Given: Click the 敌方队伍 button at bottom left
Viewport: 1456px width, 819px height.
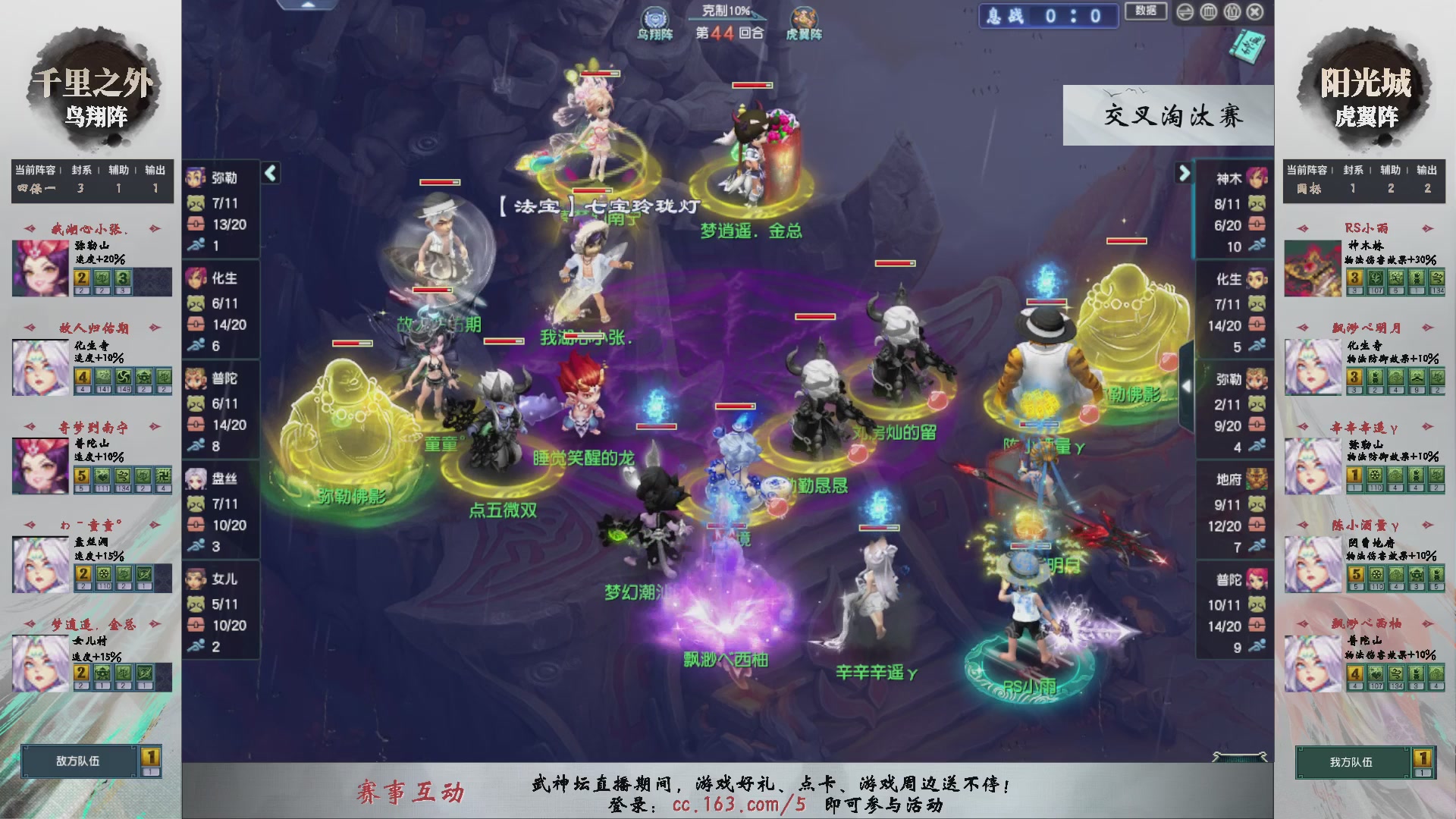Looking at the screenshot, I should (78, 762).
